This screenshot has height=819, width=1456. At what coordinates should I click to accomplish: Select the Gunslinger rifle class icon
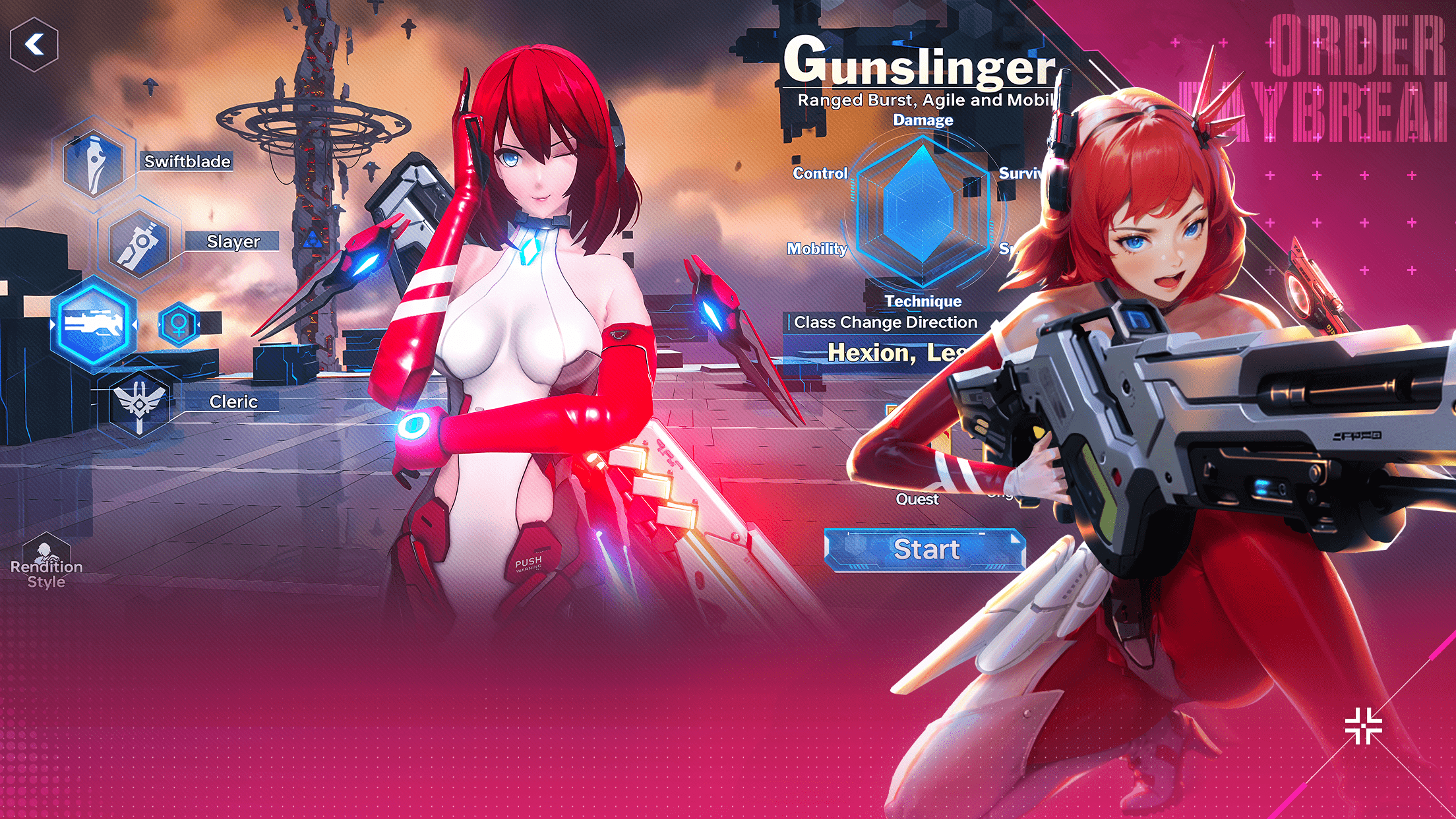94,324
